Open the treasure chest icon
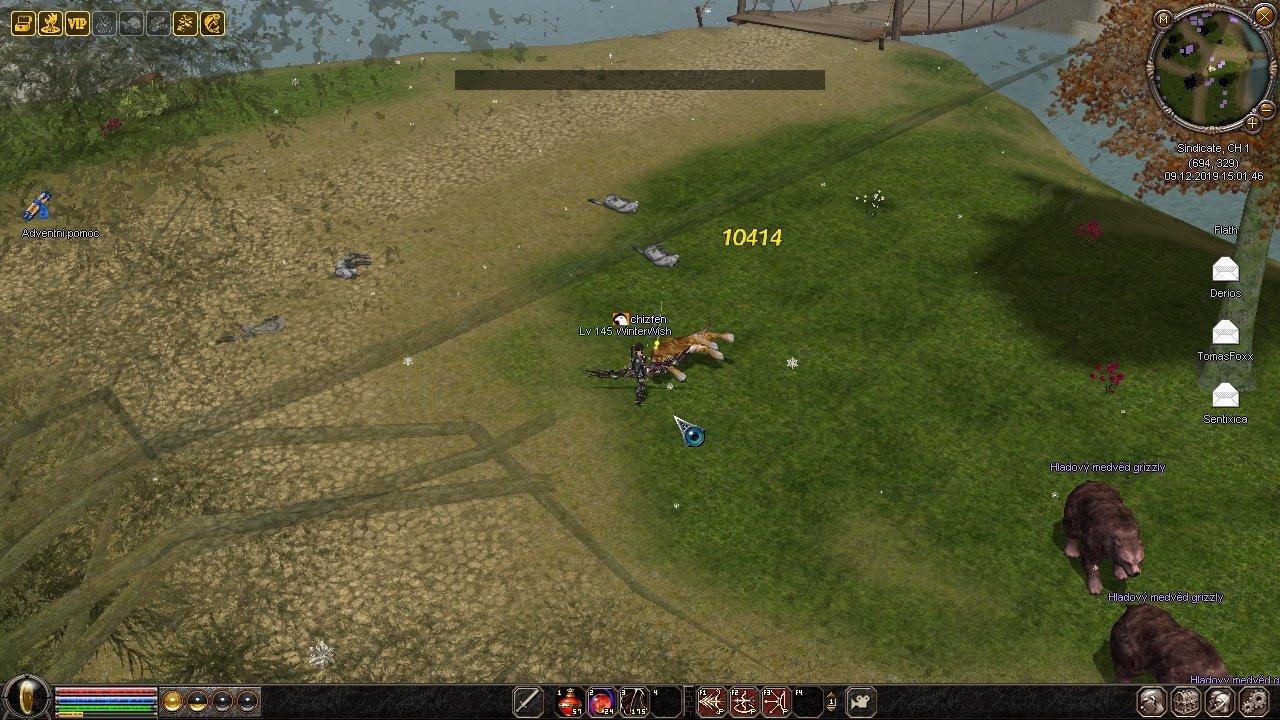1280x720 pixels. pyautogui.click(x=23, y=23)
